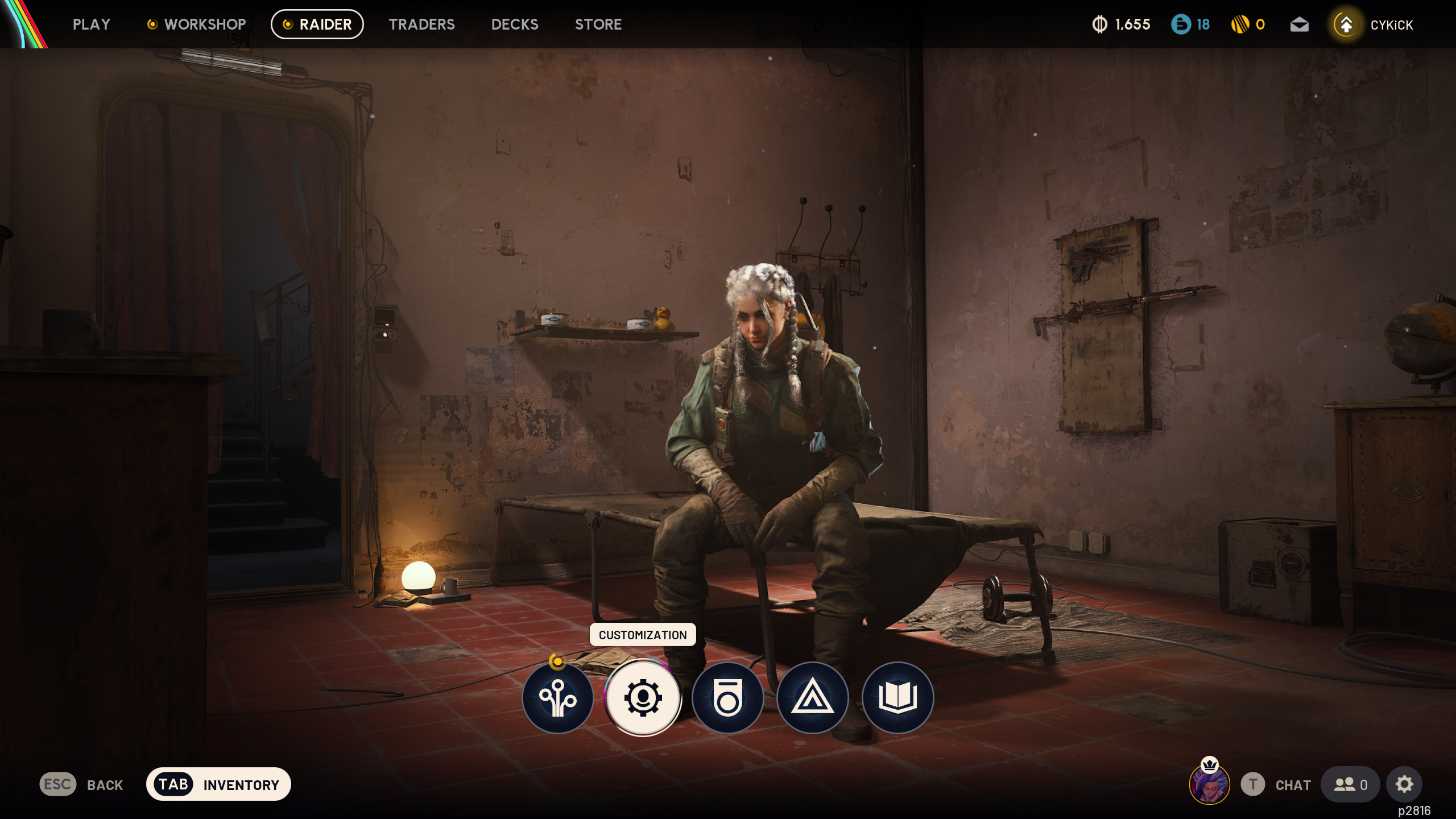Screen dimensions: 1456x819
Task: Check the mail envelope icon in the top bar
Action: tap(1300, 24)
